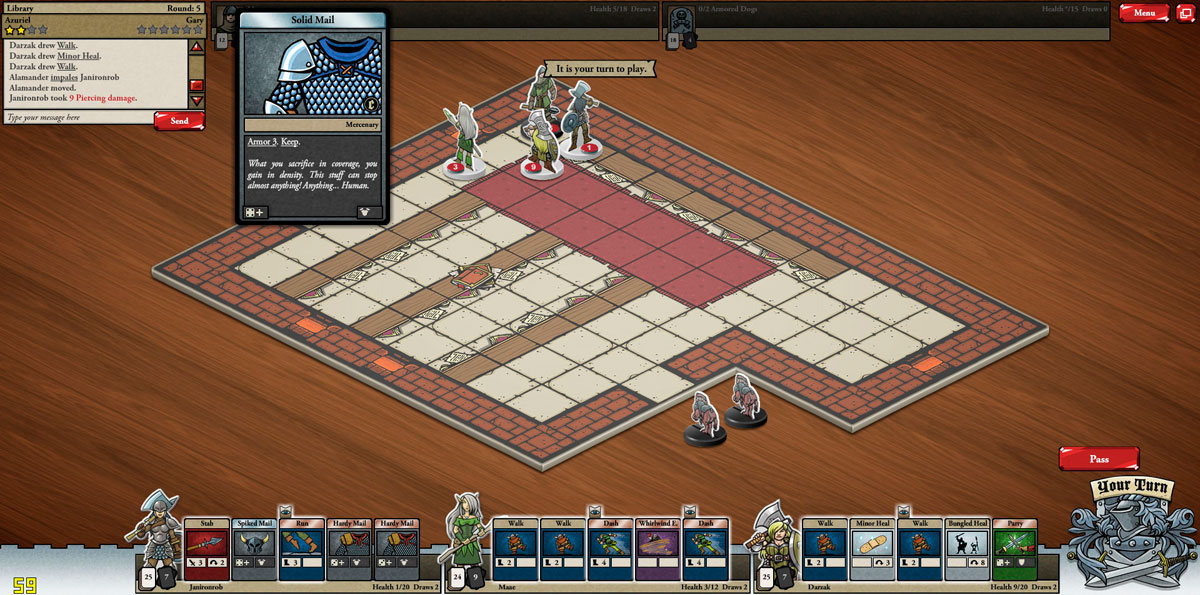Screen dimensions: 1200x595
Task: Select the Stab card in Janironrob's hand
Action: [x=206, y=549]
